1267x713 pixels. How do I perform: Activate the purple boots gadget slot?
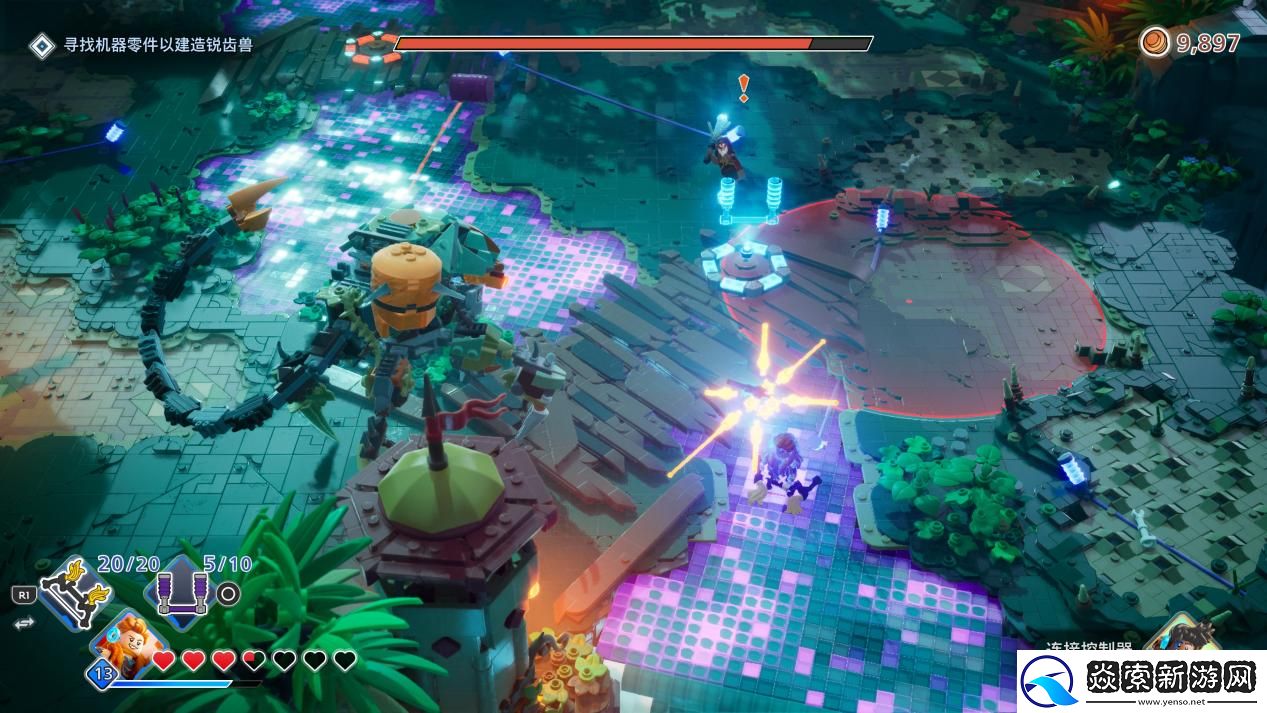(181, 592)
